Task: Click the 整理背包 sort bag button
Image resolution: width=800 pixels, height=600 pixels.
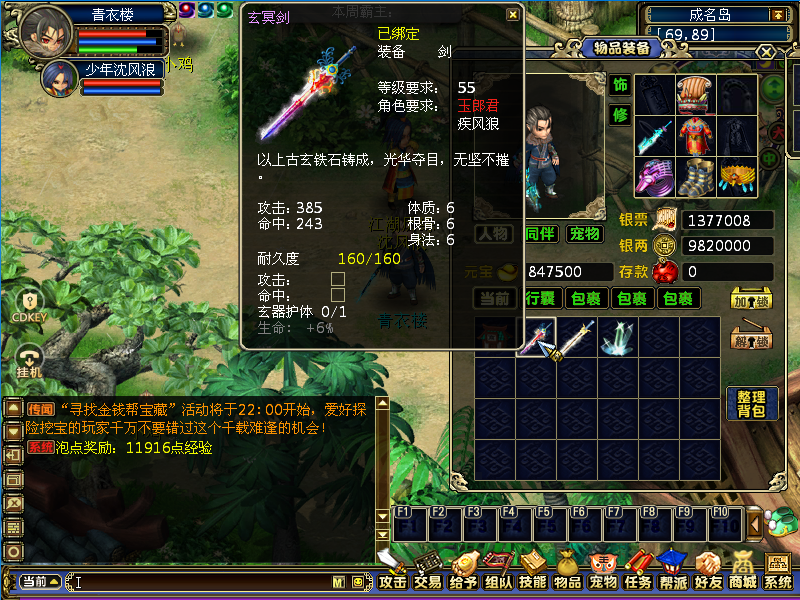Action: point(751,404)
